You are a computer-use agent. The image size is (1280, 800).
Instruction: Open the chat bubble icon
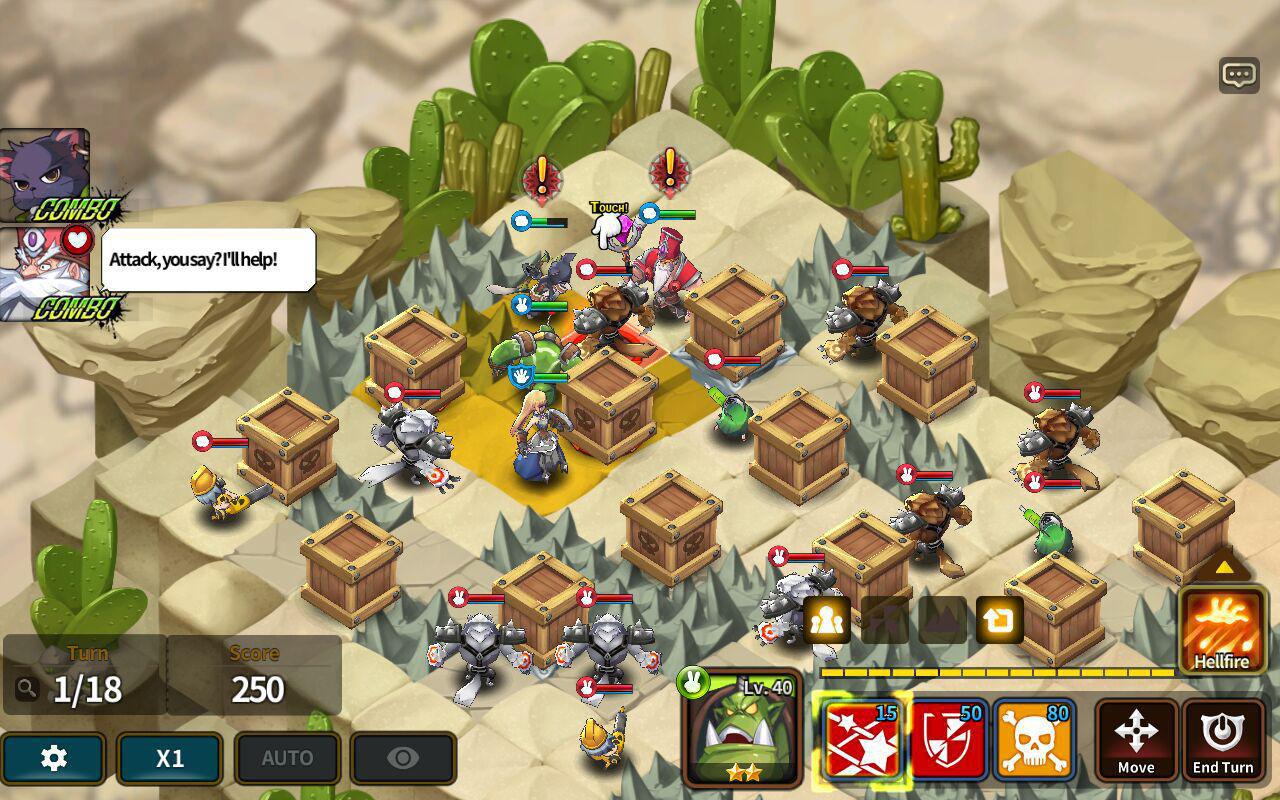[x=1239, y=75]
